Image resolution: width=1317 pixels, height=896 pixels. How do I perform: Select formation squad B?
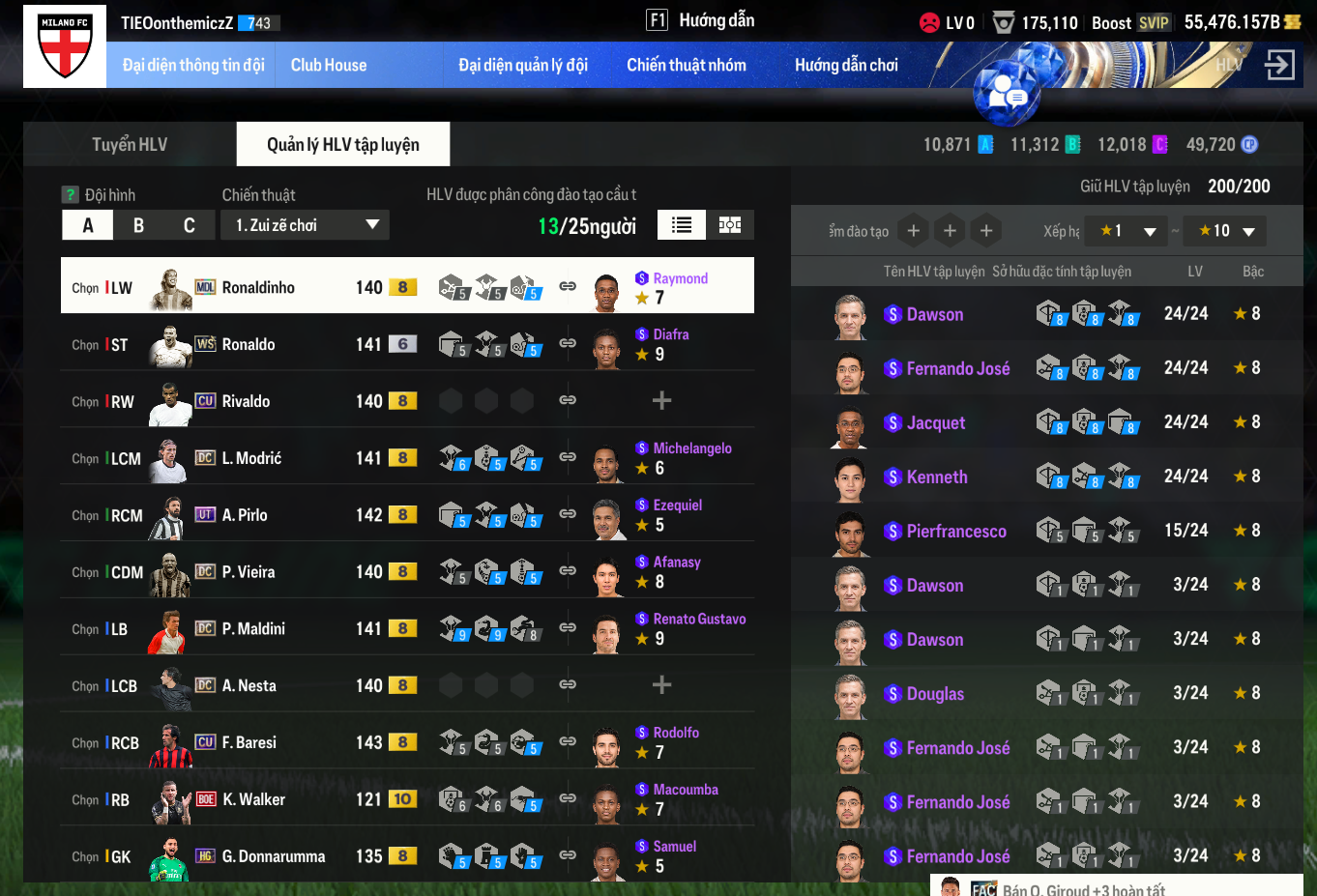pyautogui.click(x=138, y=225)
